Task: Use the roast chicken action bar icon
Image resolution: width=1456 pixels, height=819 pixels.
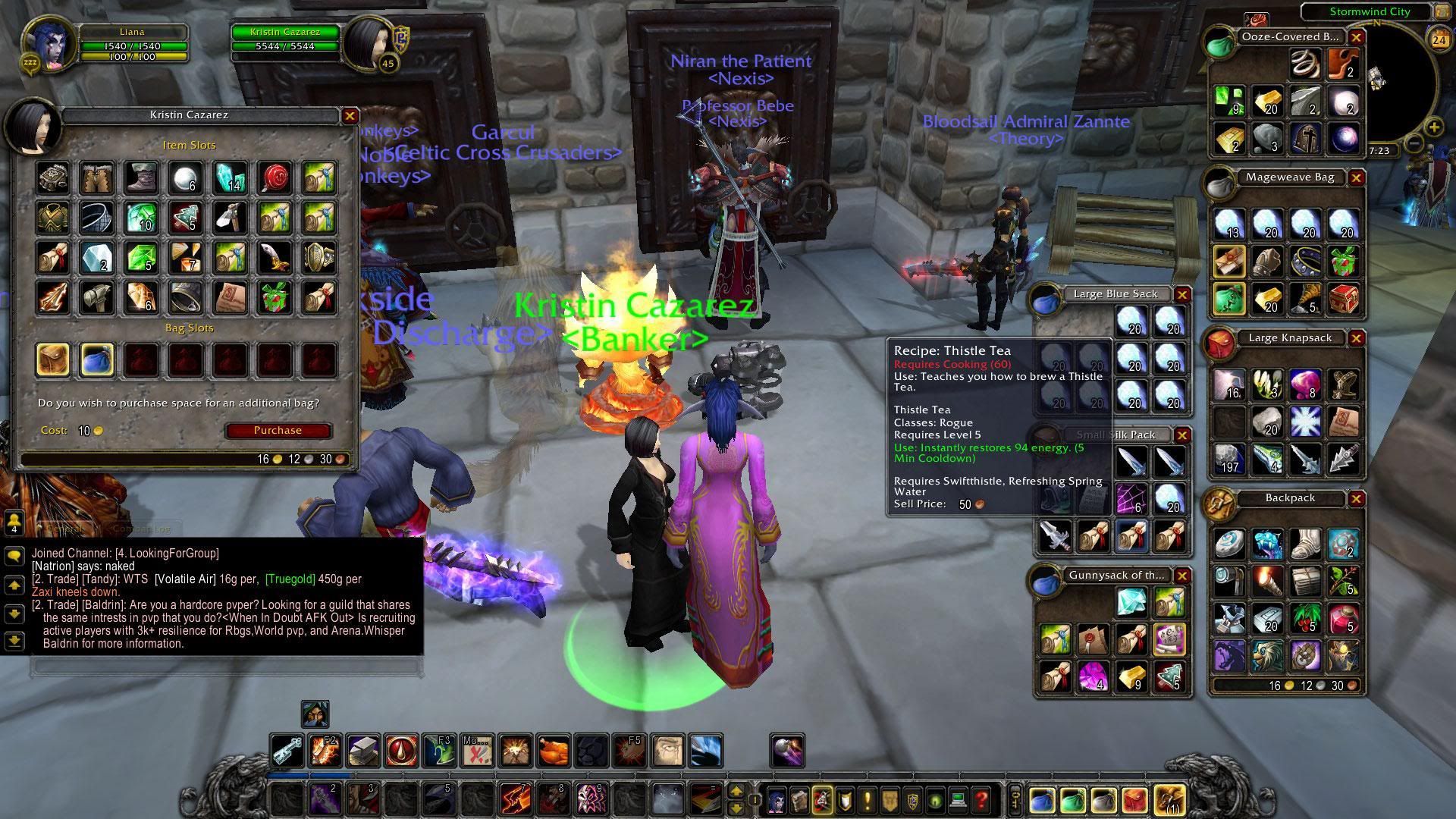Action: [x=554, y=752]
